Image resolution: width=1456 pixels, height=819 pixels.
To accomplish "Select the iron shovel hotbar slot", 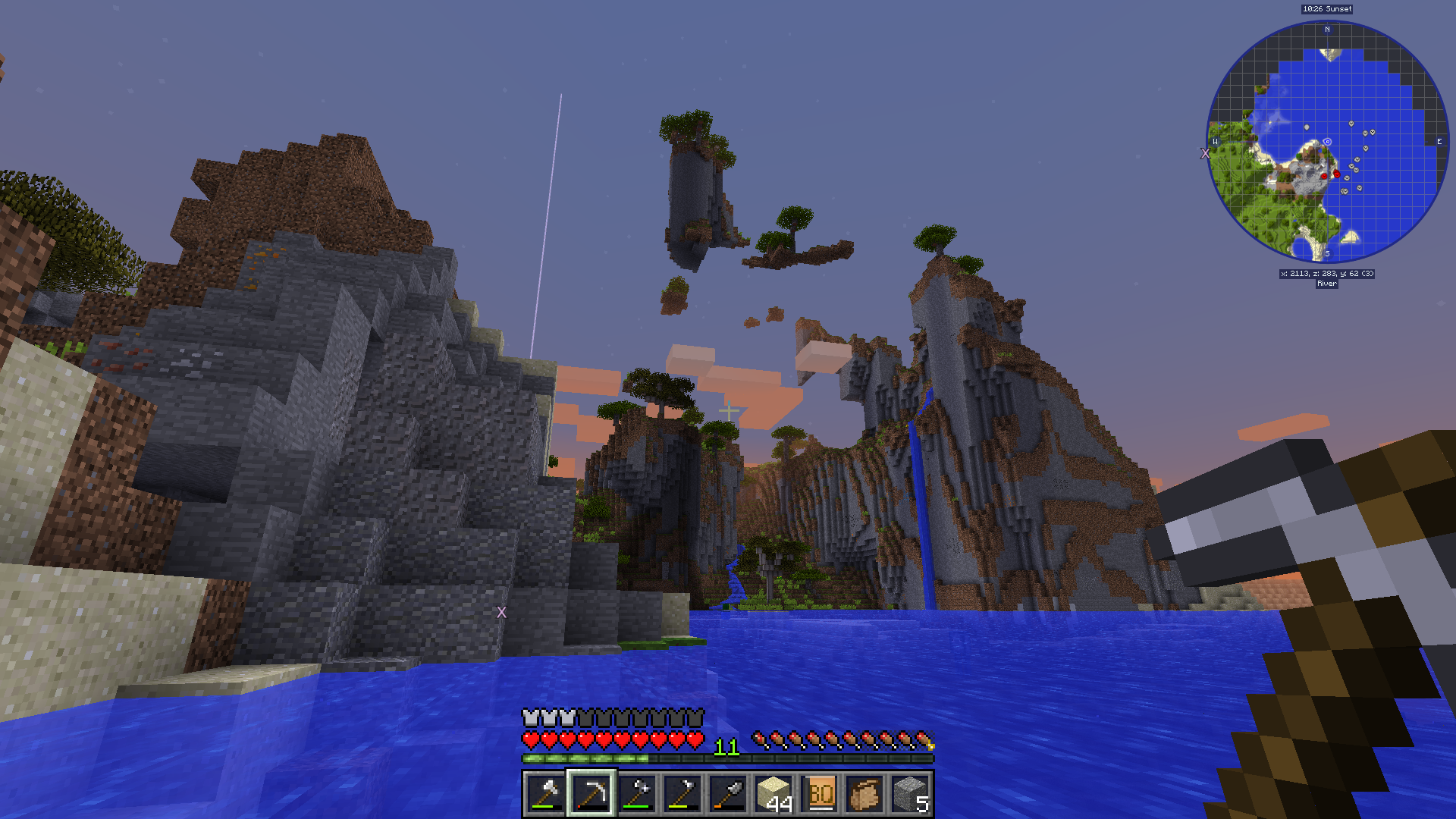I will 728,793.
